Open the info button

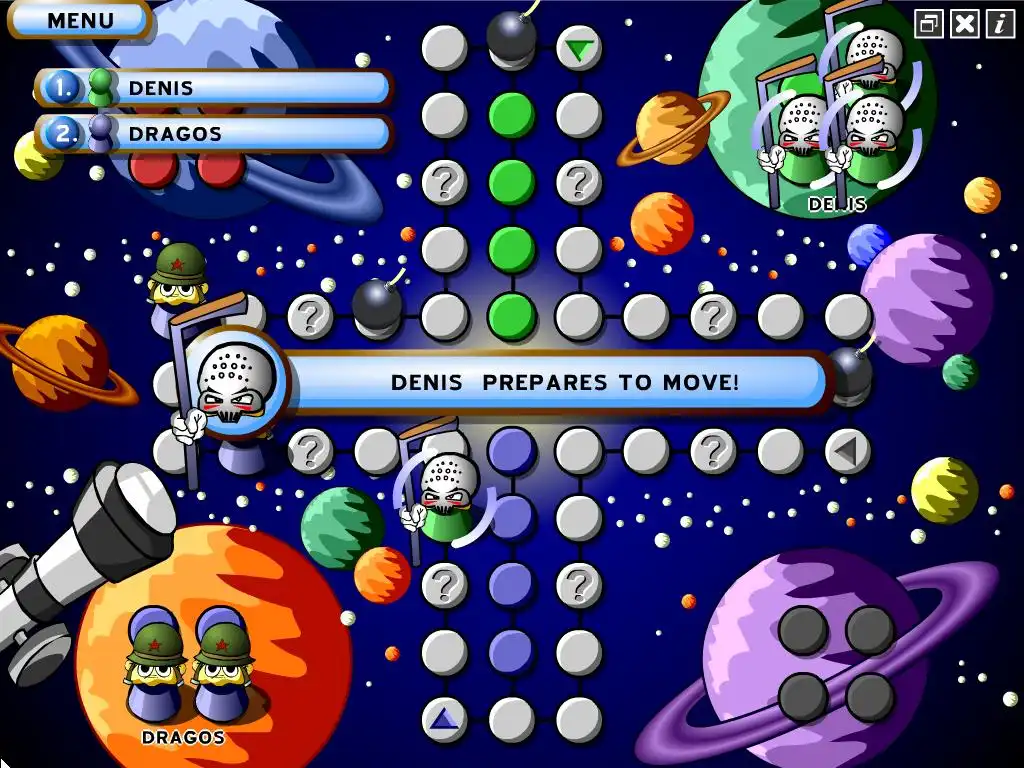click(1000, 23)
